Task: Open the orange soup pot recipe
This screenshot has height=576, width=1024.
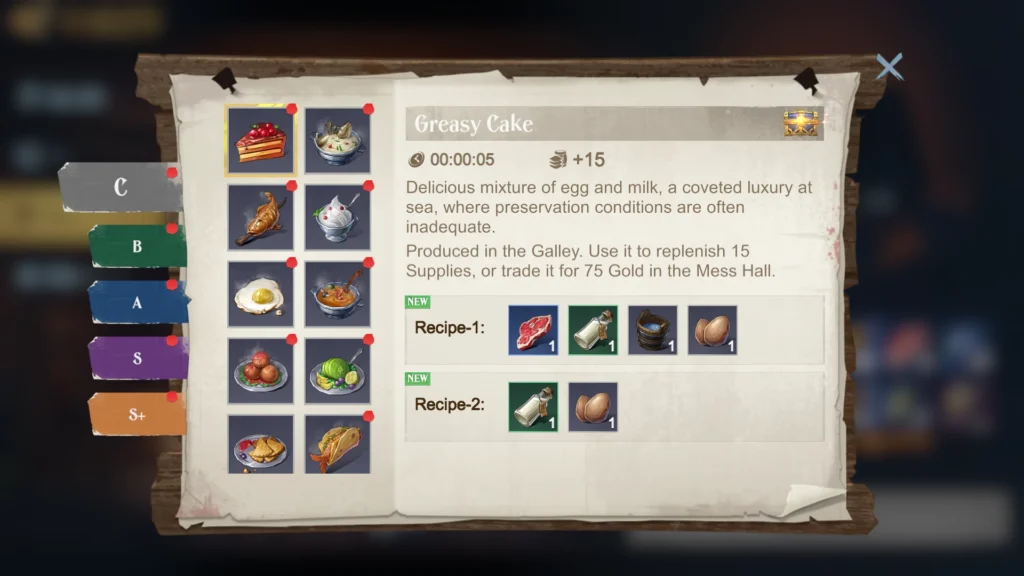Action: [x=338, y=294]
